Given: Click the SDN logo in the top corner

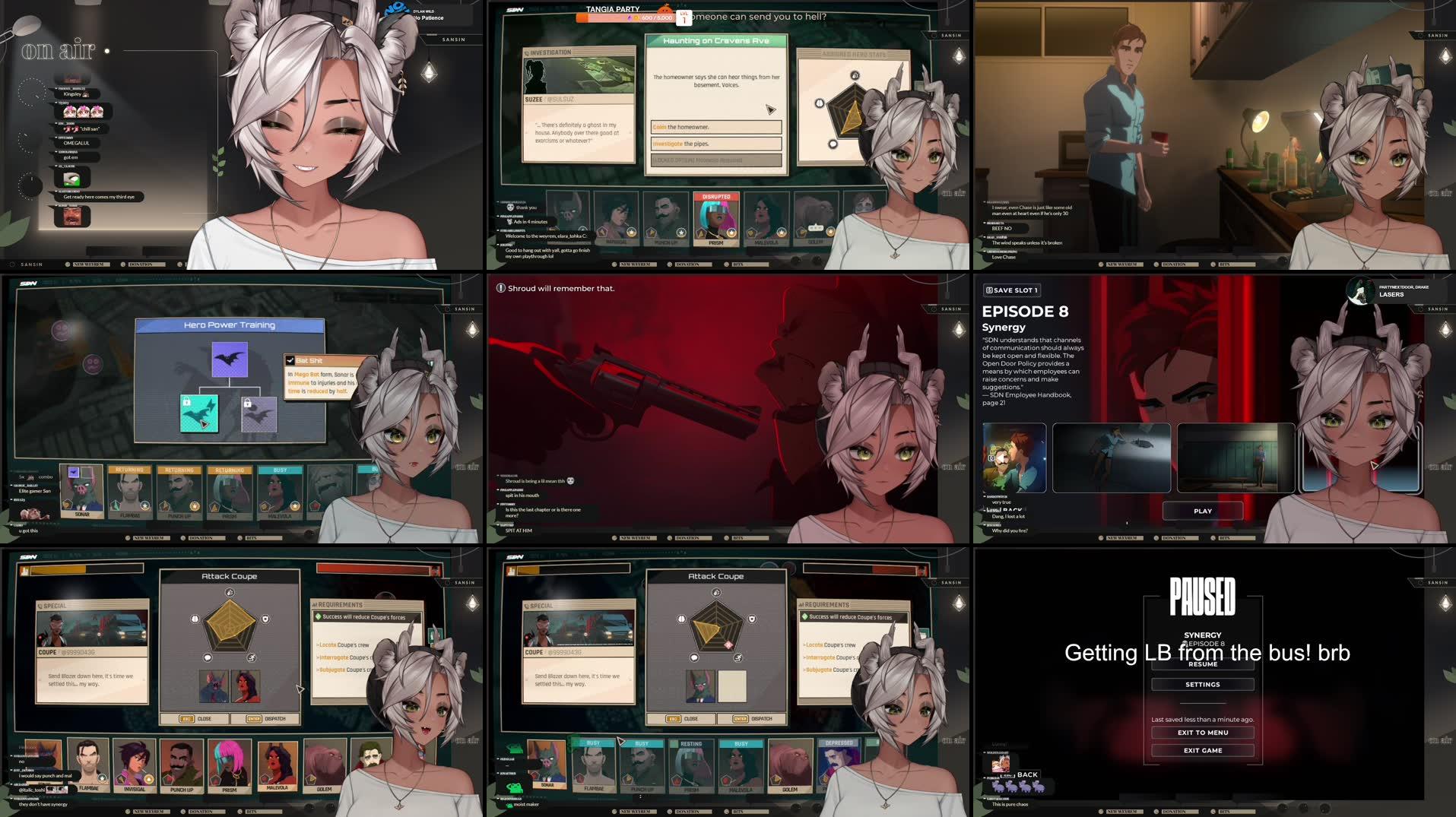Looking at the screenshot, I should [514, 8].
